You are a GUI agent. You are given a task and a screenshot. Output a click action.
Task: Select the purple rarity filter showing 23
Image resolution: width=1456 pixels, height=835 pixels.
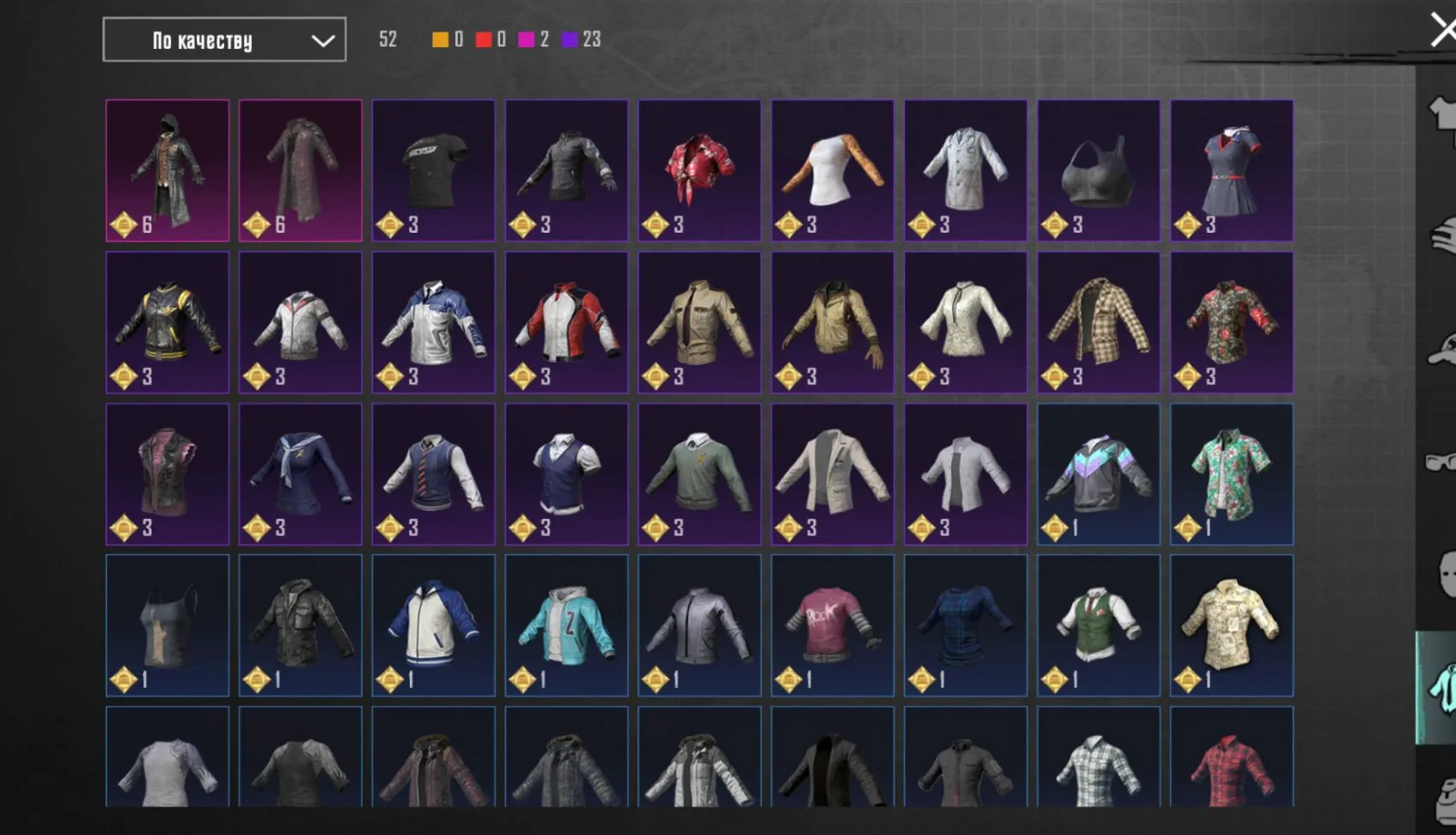coord(569,39)
